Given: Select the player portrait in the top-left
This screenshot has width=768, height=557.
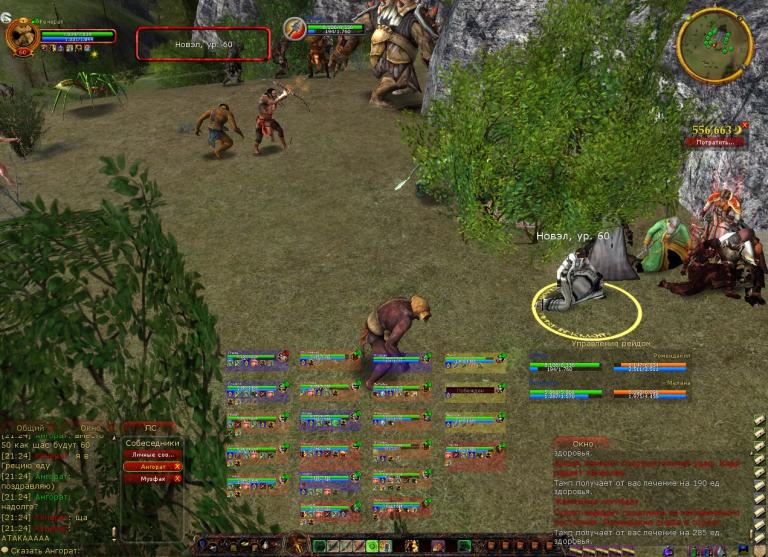Looking at the screenshot, I should tap(21, 37).
